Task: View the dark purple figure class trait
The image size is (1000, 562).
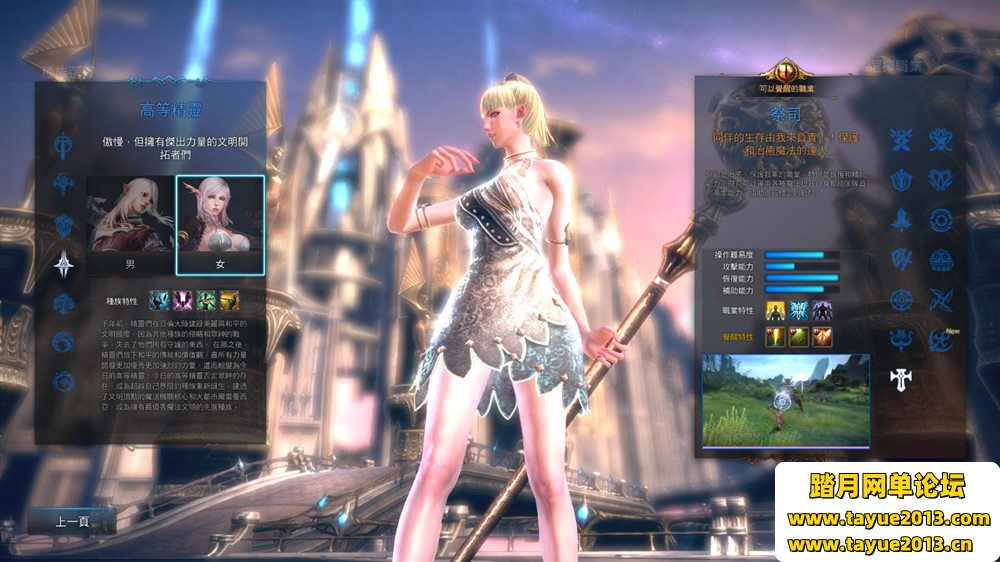Action: pos(821,311)
